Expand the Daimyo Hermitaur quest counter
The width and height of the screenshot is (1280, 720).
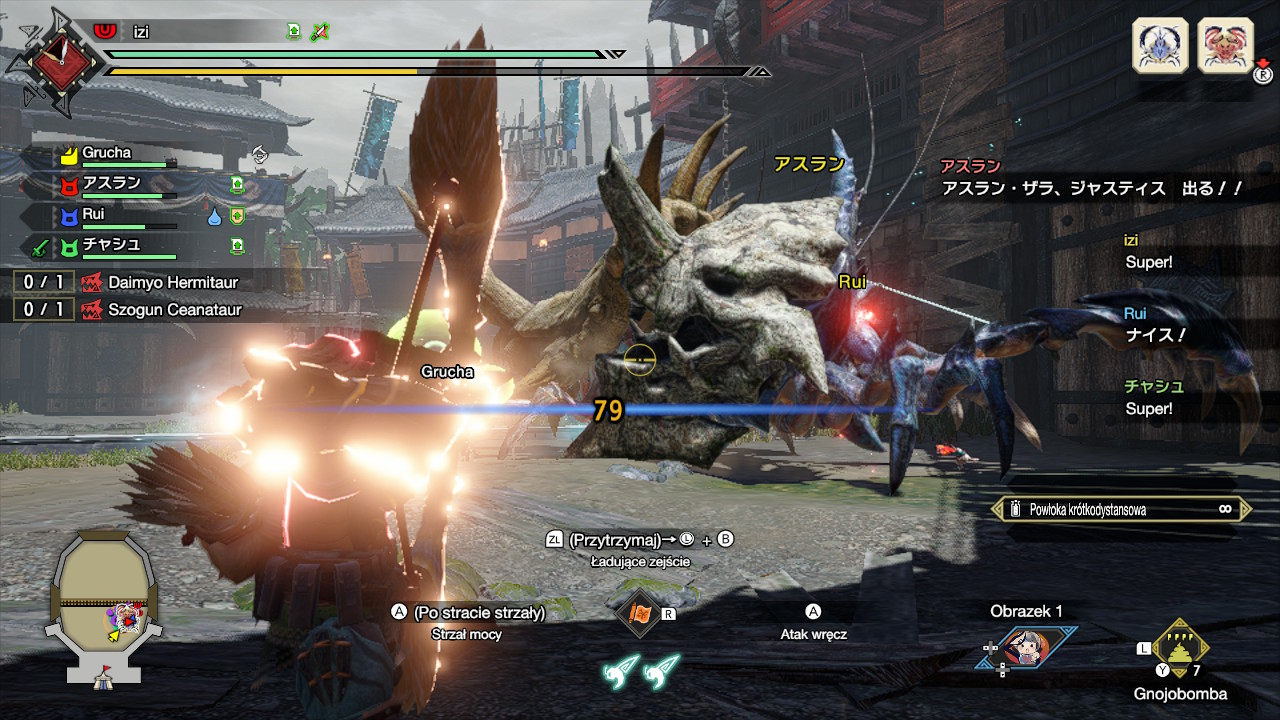point(46,283)
